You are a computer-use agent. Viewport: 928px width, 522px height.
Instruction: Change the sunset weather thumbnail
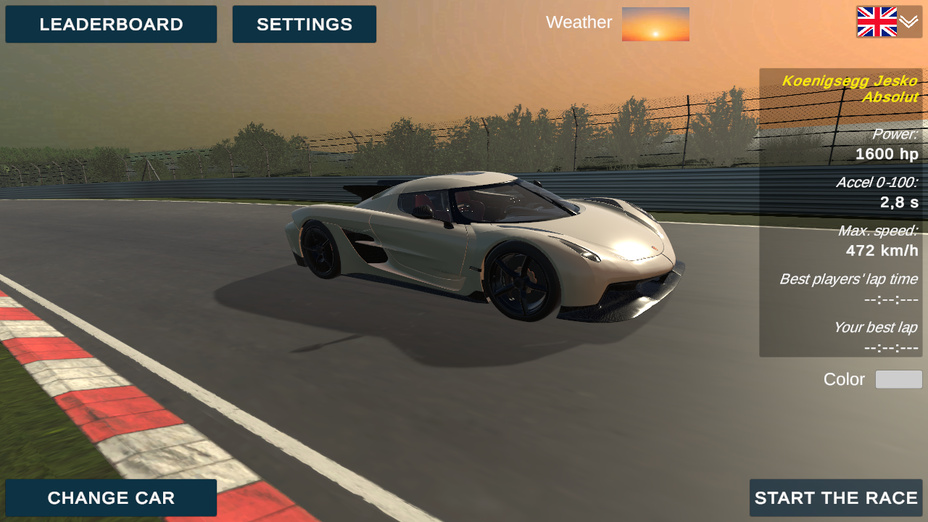655,24
